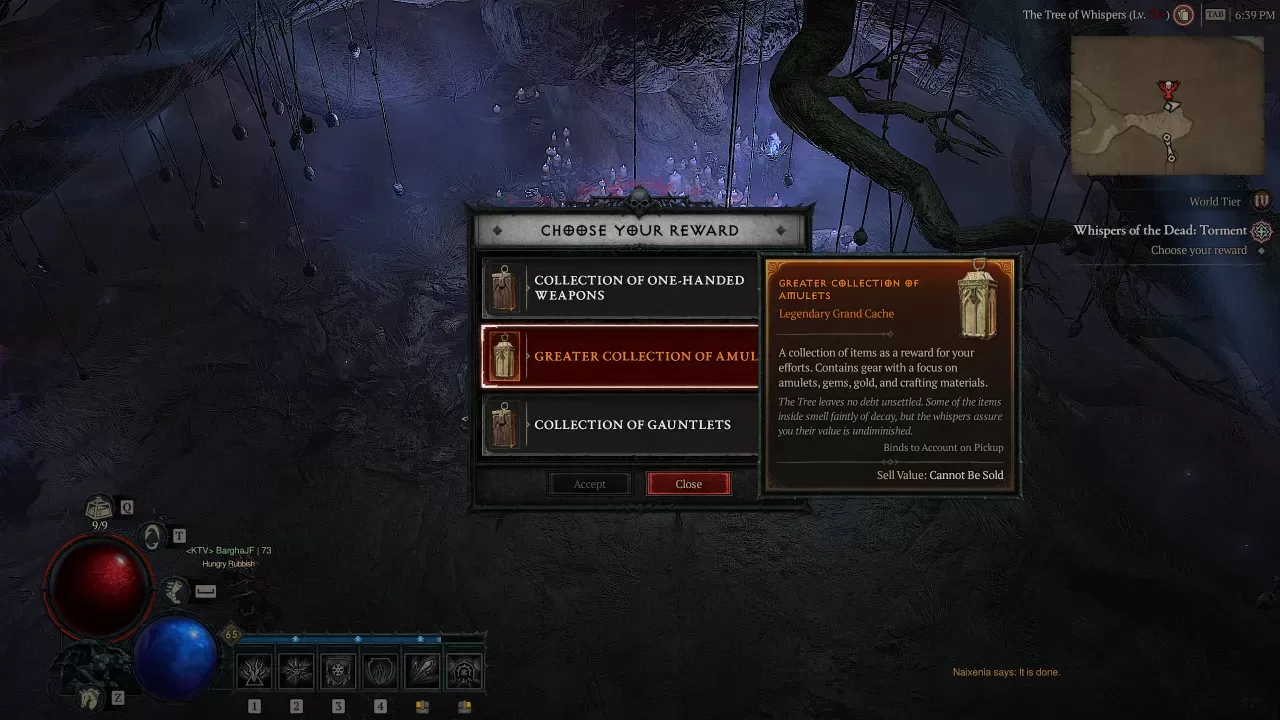
Task: Click the minimap in the top right corner
Action: coord(1166,105)
